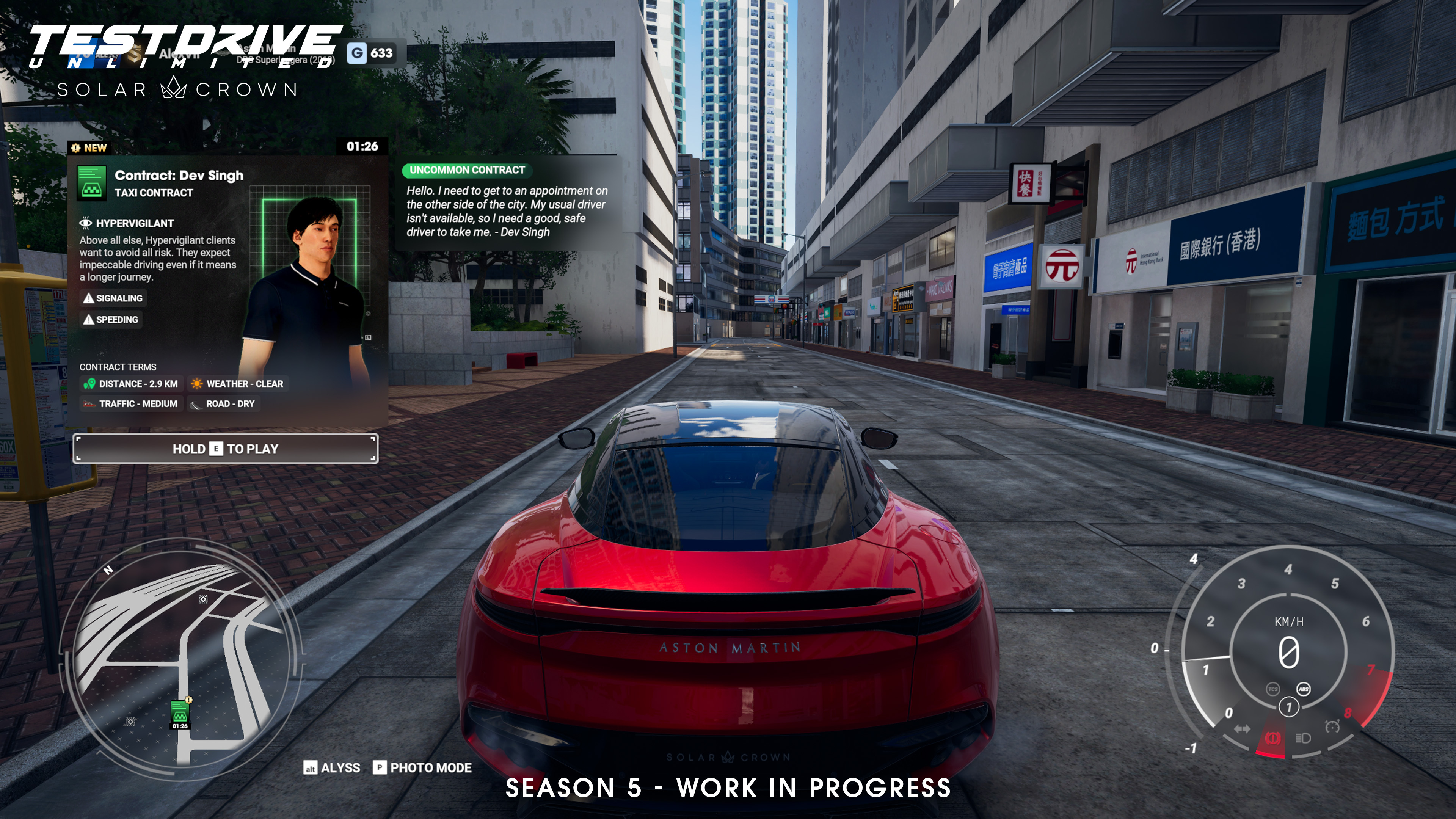Click the green taxi contract icon
The width and height of the screenshot is (1456, 819).
[91, 182]
